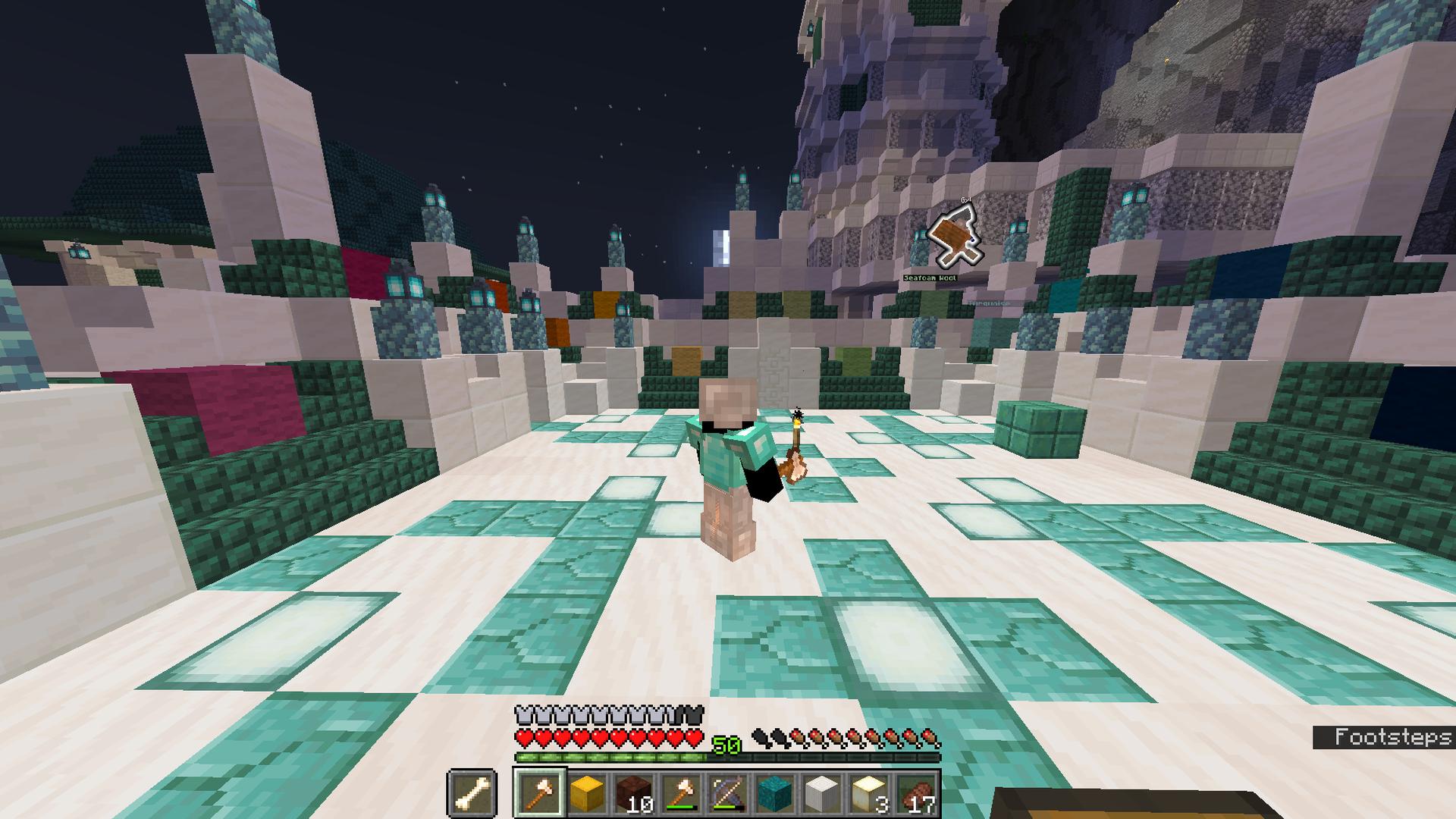Choose the white block hotbar slot
The image size is (1456, 819).
pos(821,794)
